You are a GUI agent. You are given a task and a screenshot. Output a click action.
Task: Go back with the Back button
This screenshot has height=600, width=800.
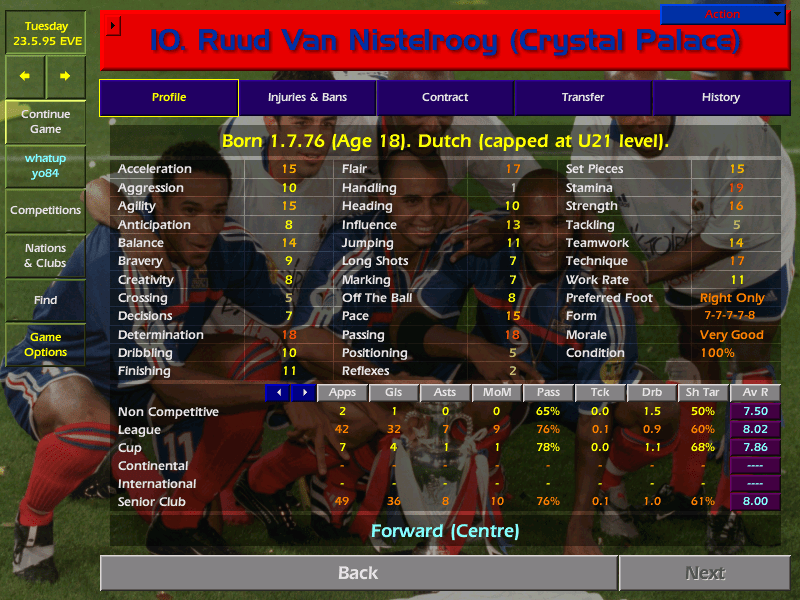pos(358,573)
